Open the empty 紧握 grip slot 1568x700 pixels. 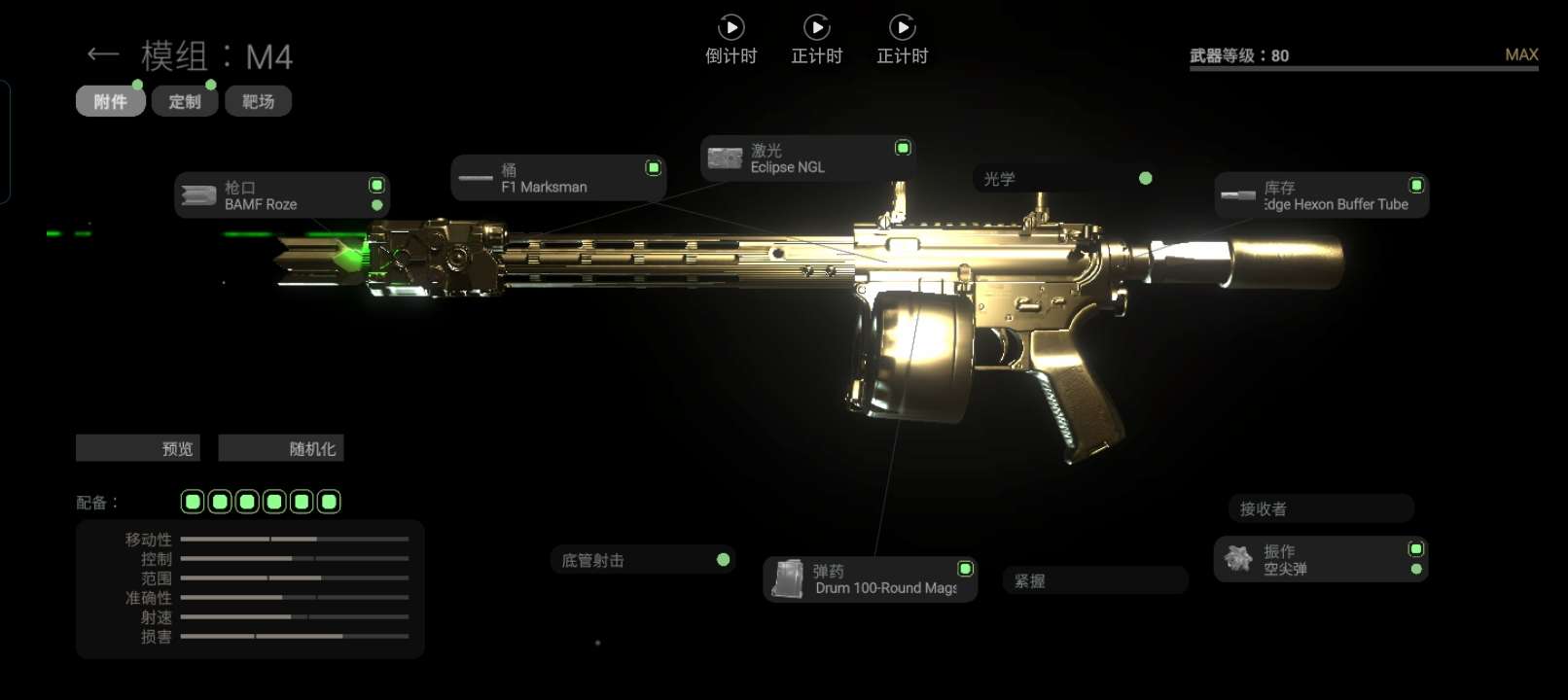pyautogui.click(x=1094, y=580)
